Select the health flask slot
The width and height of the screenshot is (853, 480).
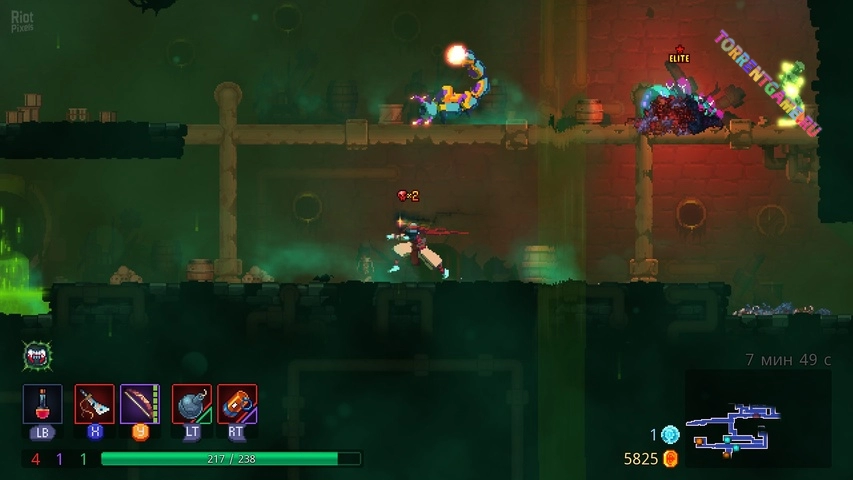[x=43, y=404]
